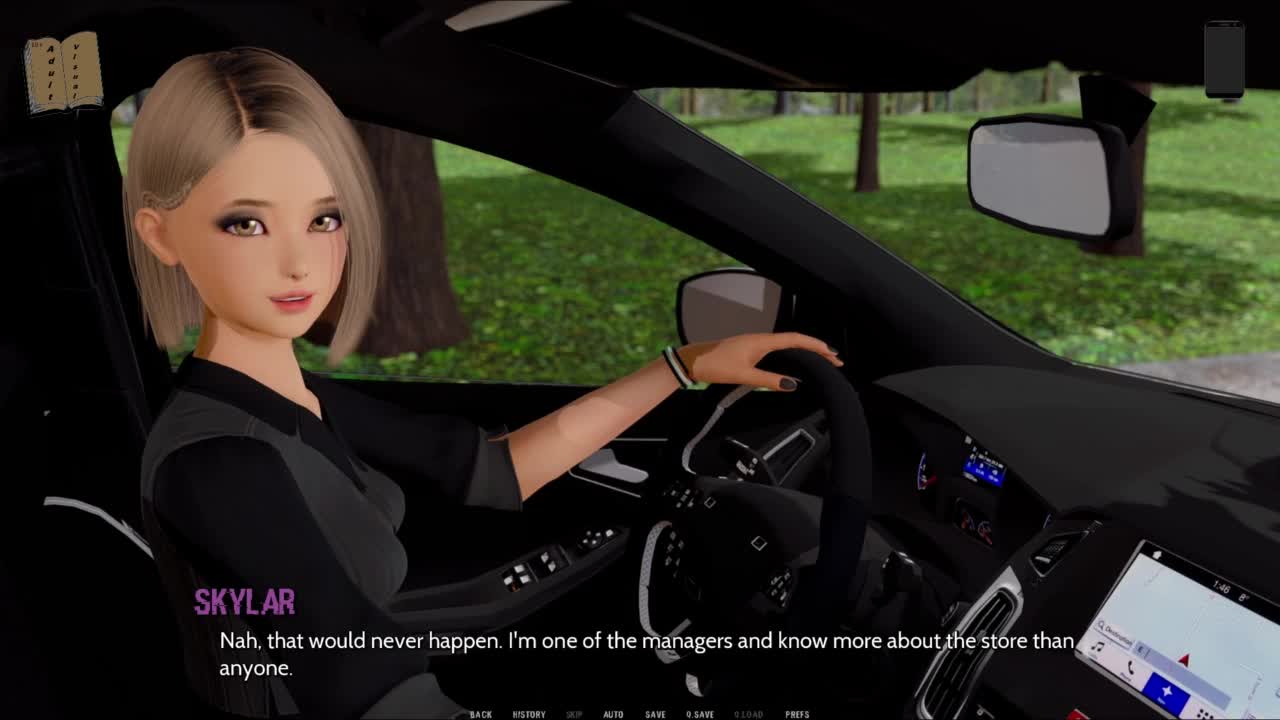This screenshot has width=1280, height=720.
Task: Toggle the Skip dialogue option
Action: coord(574,714)
